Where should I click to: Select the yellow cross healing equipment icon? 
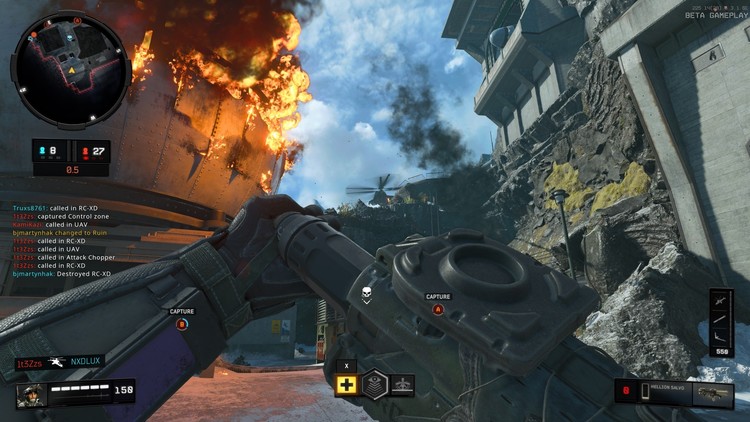[347, 385]
